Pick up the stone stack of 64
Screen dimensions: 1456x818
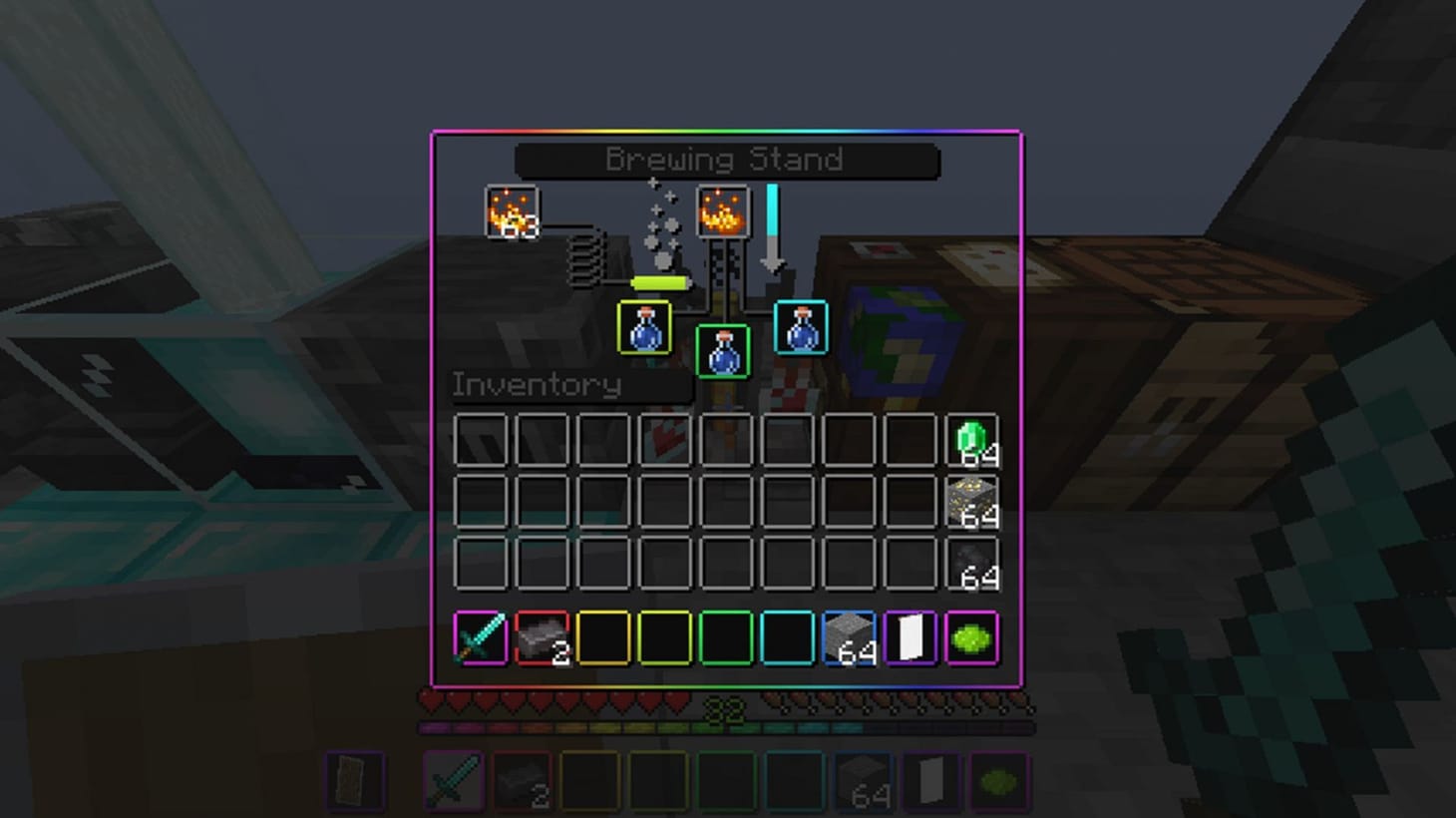pos(849,638)
